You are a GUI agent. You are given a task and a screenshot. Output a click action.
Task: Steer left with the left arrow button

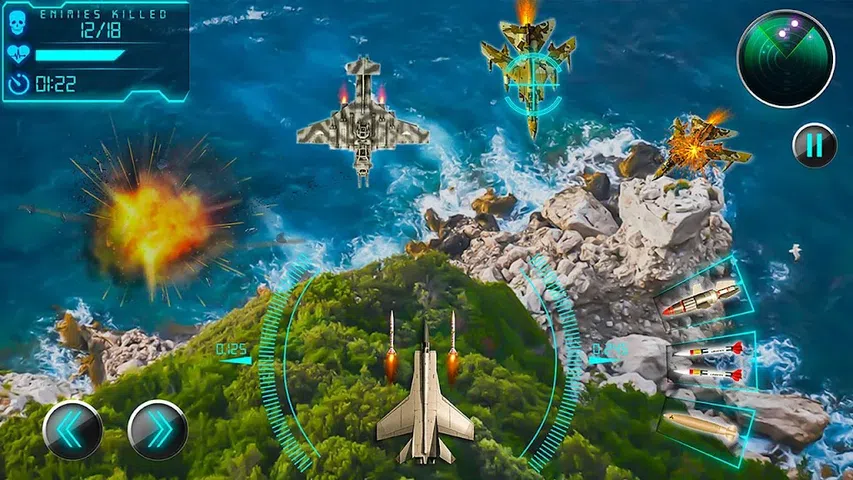[72, 430]
